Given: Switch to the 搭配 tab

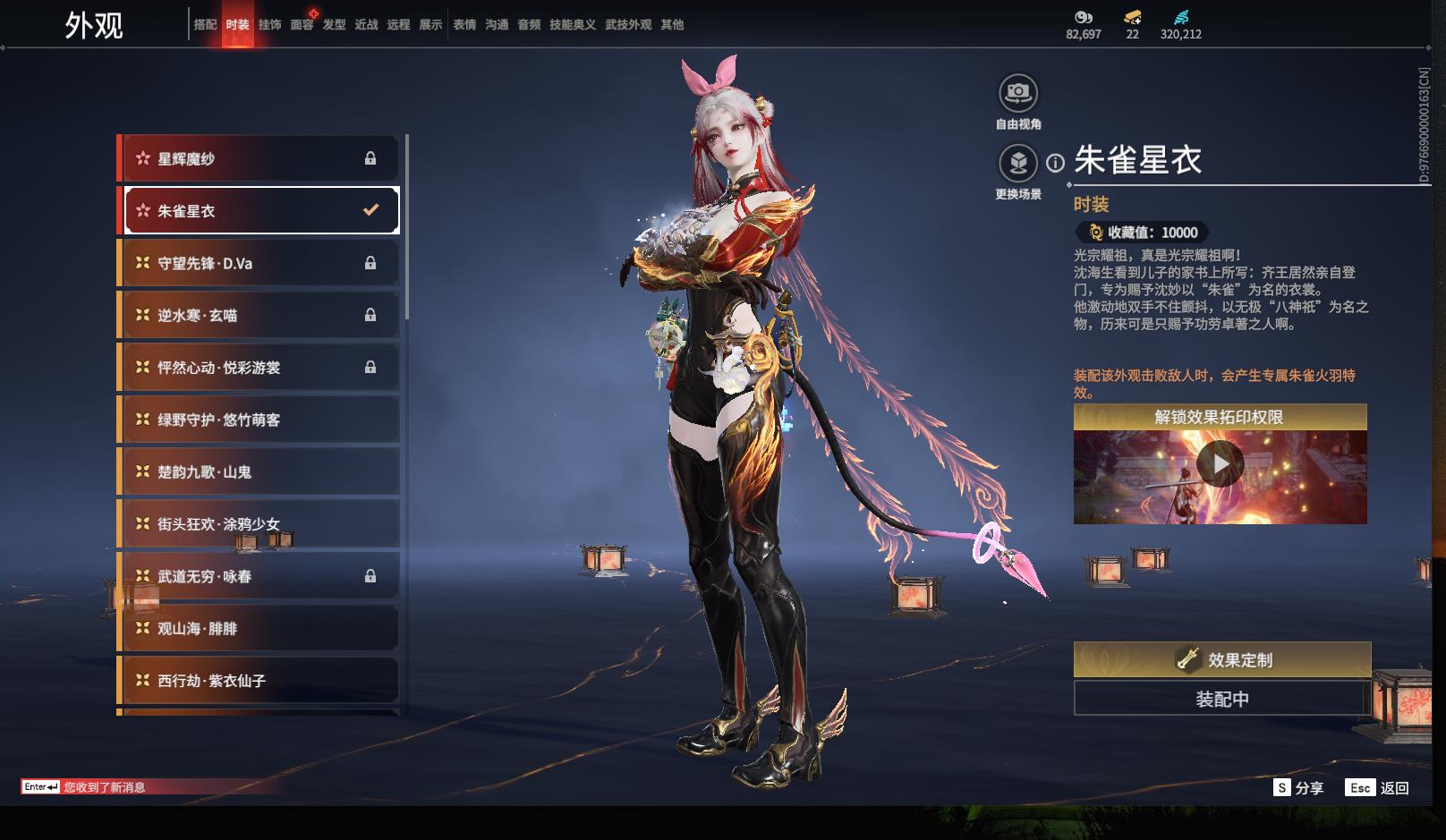Looking at the screenshot, I should point(205,25).
